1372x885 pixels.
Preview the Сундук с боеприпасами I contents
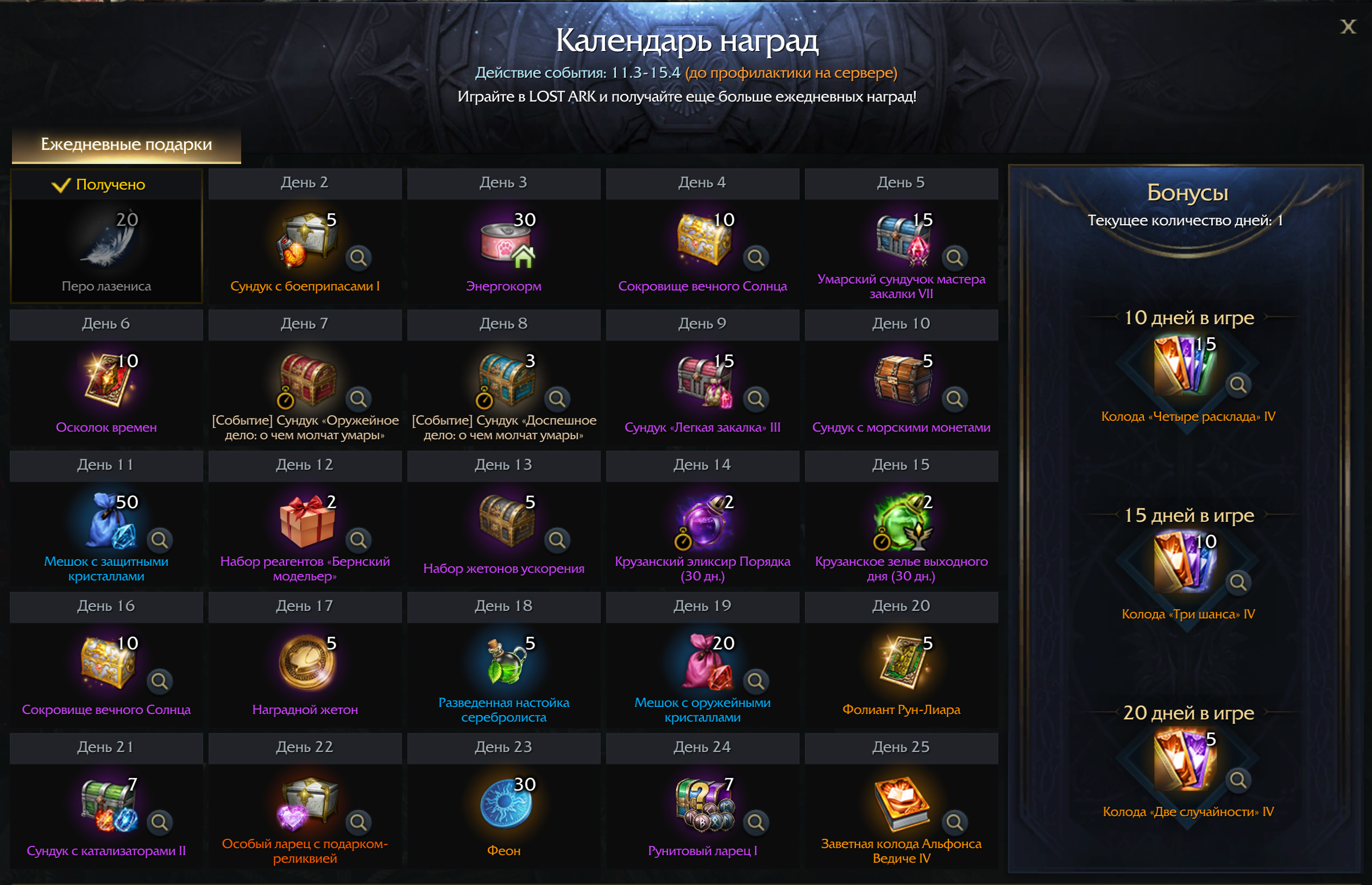[358, 257]
